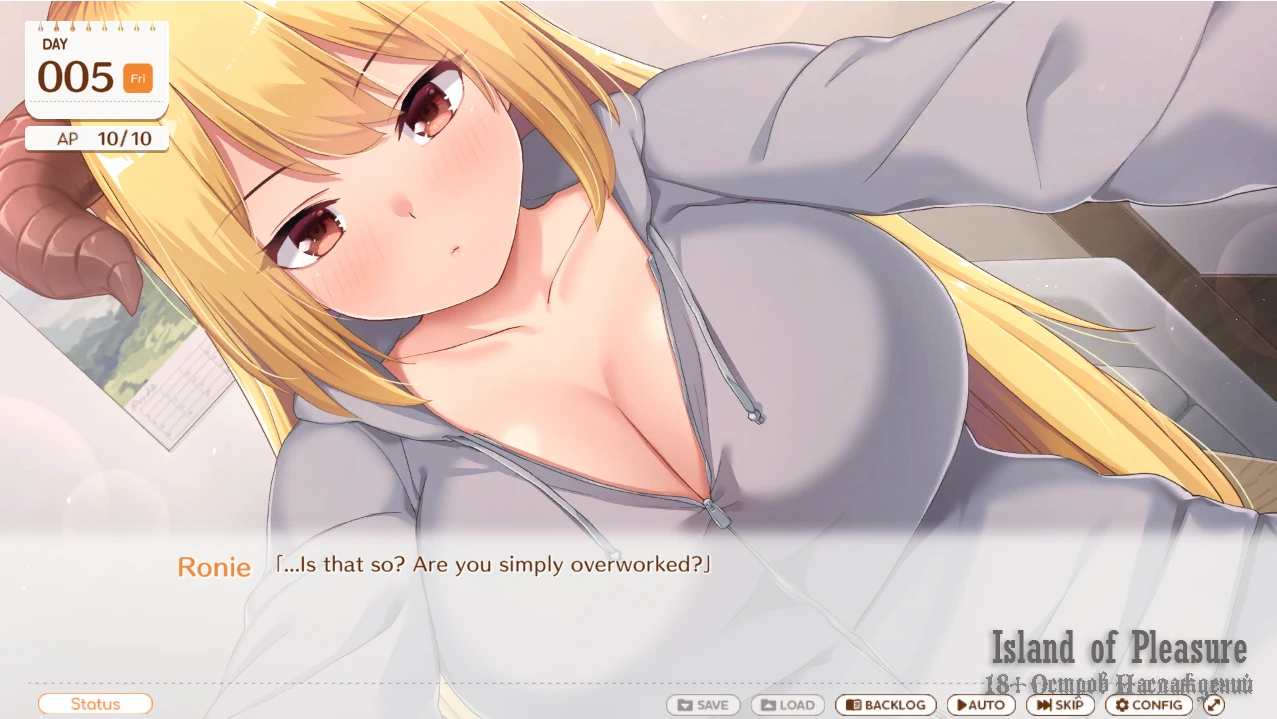Open the CONFIG settings
This screenshot has width=1277, height=719.
tap(1149, 705)
